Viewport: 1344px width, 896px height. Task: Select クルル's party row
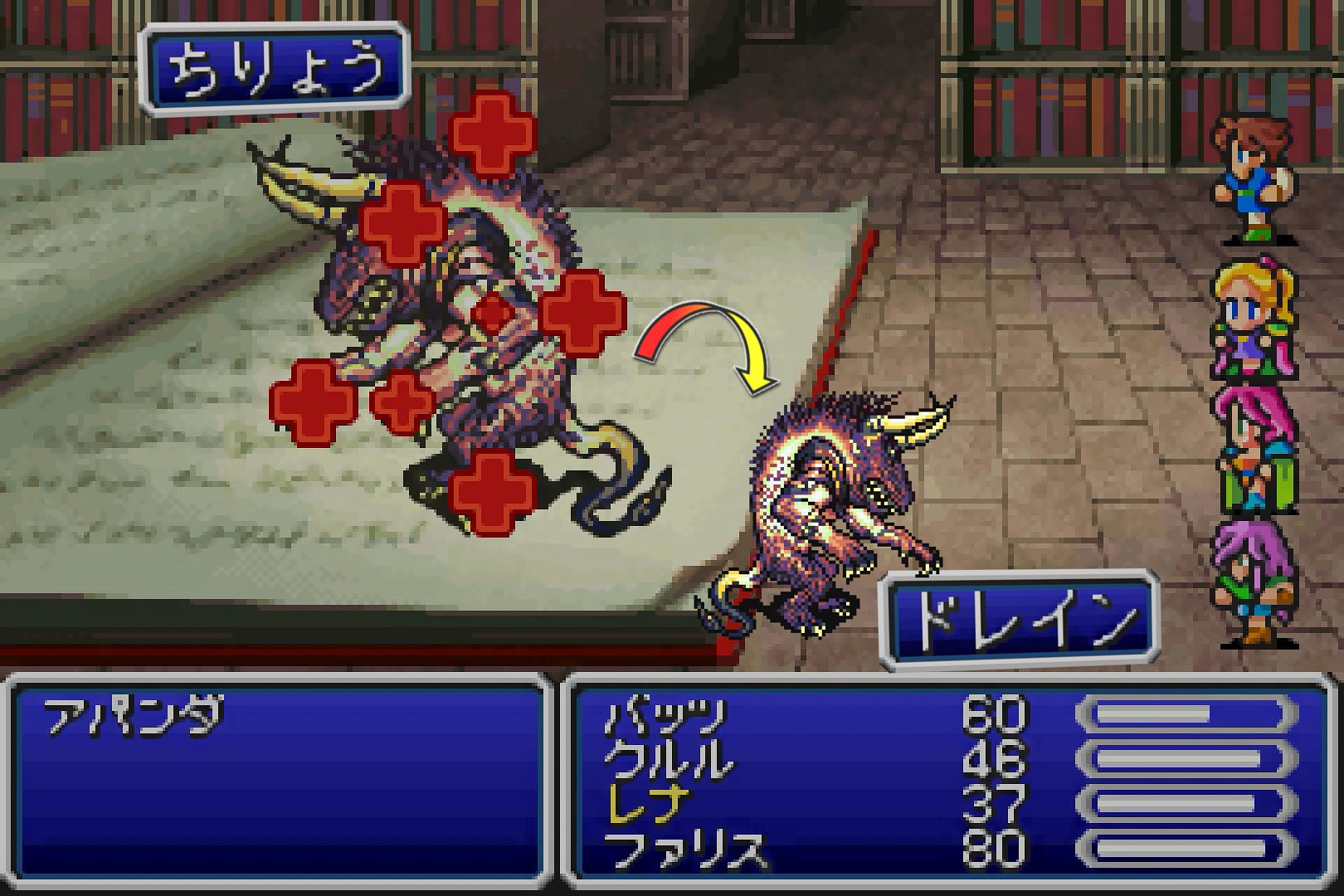click(670, 759)
